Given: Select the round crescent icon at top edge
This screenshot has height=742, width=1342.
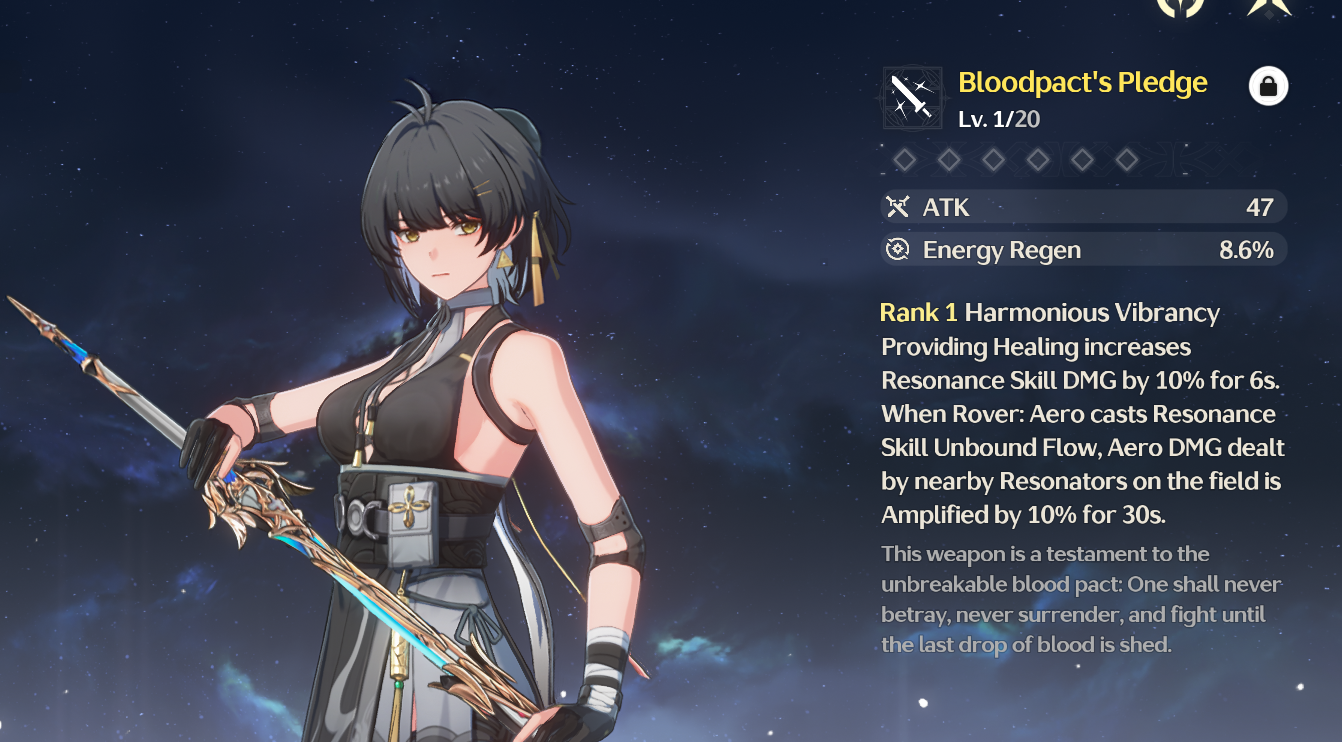Looking at the screenshot, I should pyautogui.click(x=1180, y=6).
